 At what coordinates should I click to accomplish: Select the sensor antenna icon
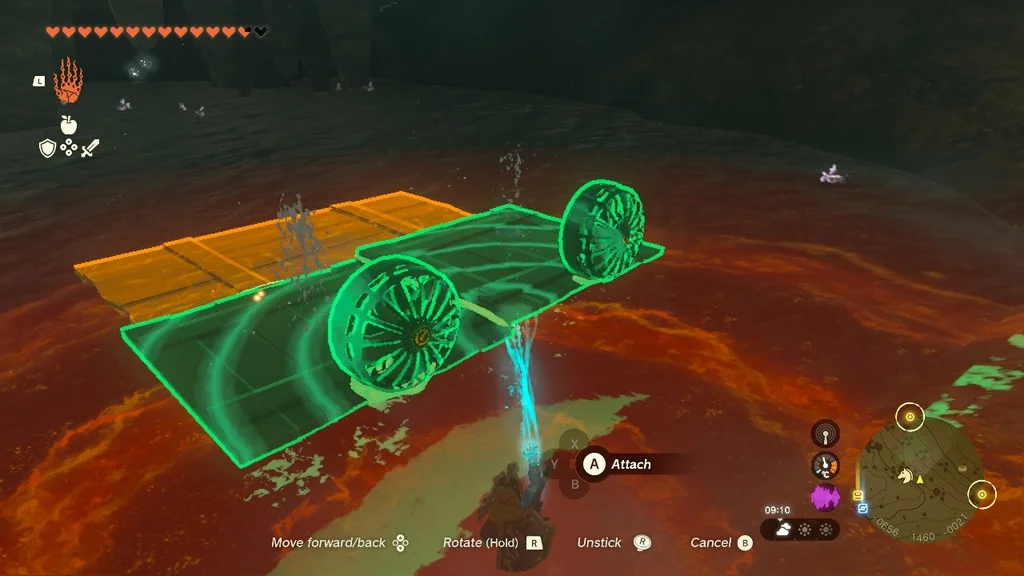pyautogui.click(x=825, y=433)
